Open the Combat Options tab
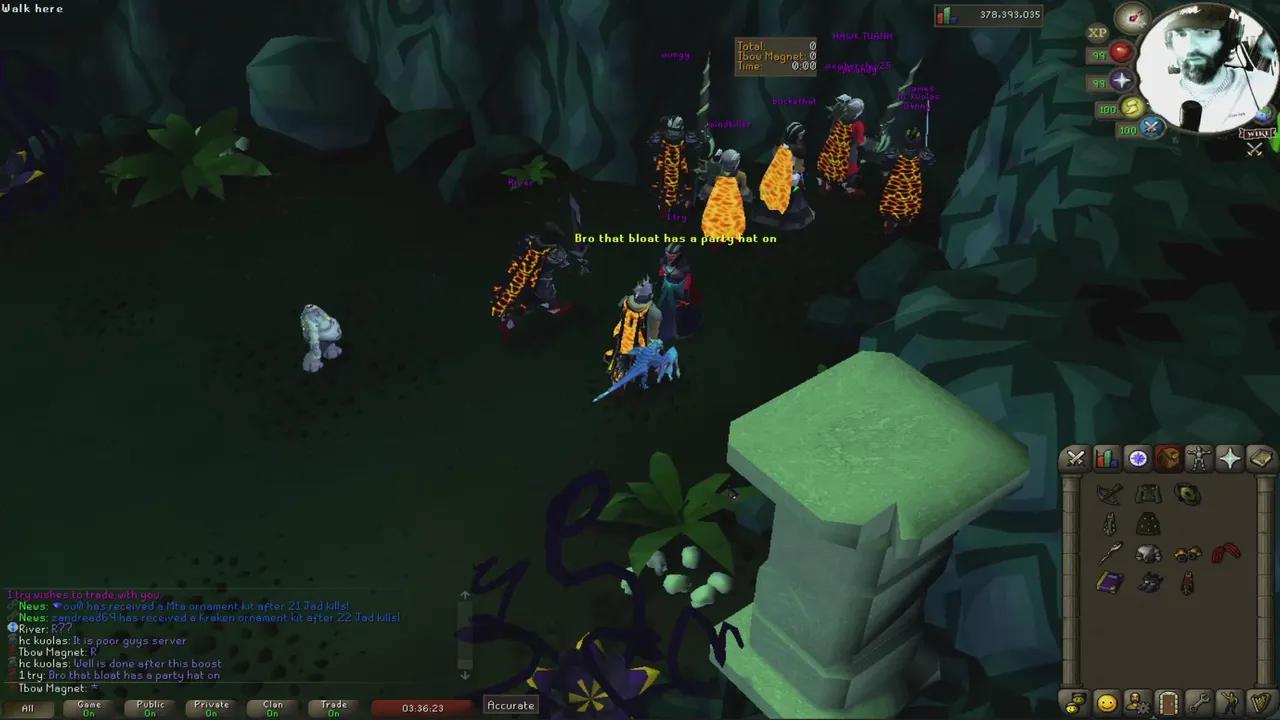Viewport: 1280px width, 720px height. tap(1075, 458)
